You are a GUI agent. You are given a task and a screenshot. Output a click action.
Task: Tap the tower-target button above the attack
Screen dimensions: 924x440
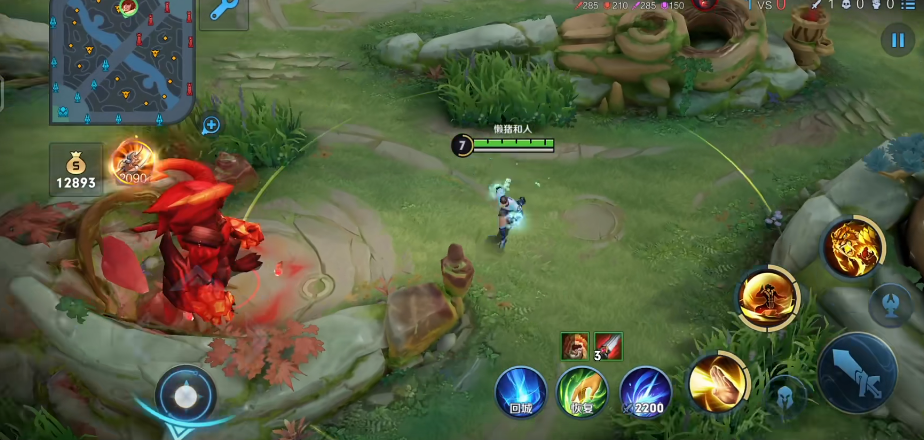[890, 305]
